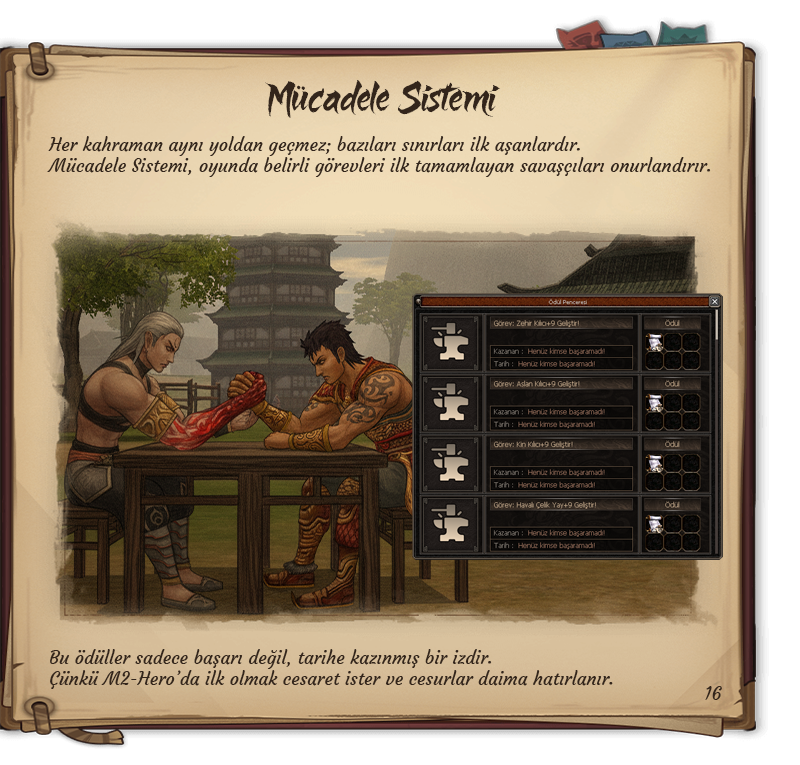800x765 pixels.
Task: Click the reward item for Kin Kılıcı task
Action: coord(654,463)
